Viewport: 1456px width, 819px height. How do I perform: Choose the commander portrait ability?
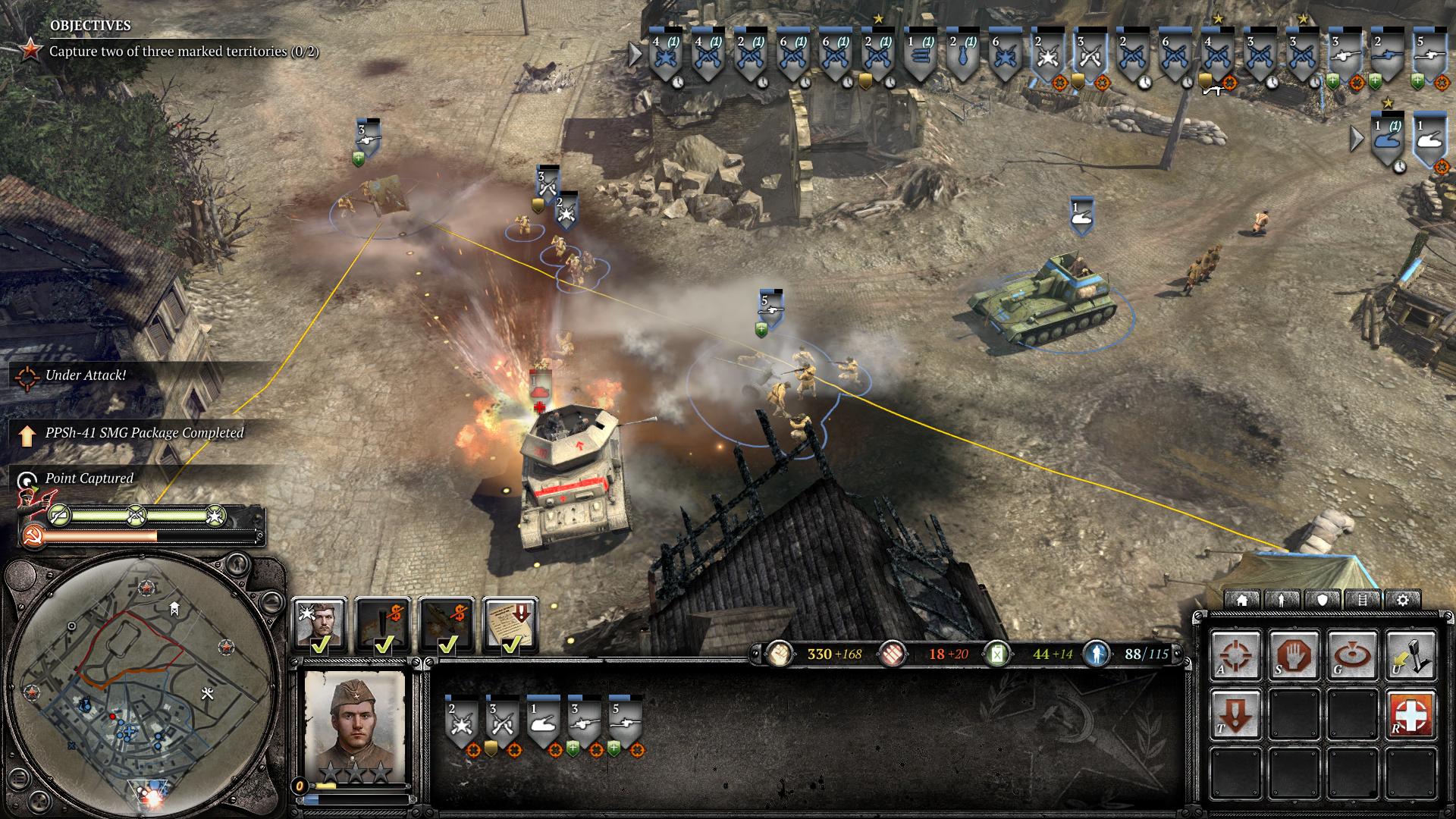(x=320, y=625)
